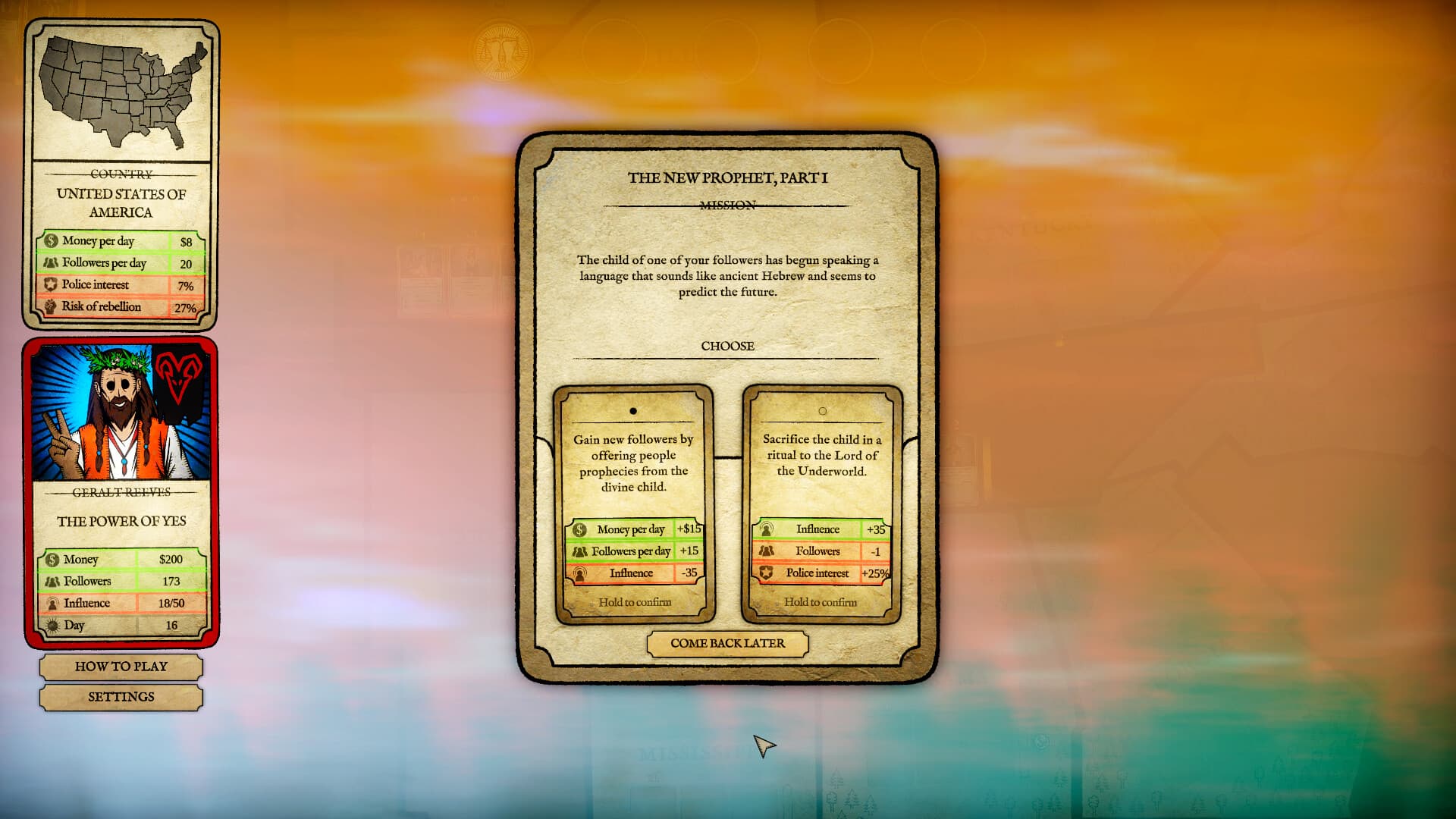Click the Police interest icon on sacrifice card
This screenshot has height=819, width=1456.
point(767,573)
